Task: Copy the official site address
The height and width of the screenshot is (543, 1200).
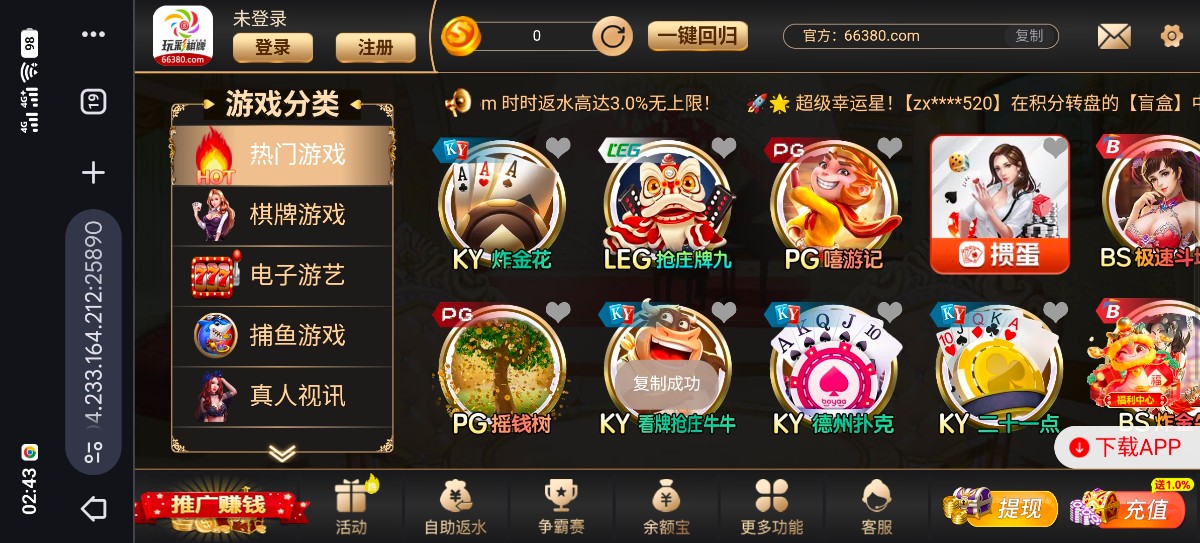Action: click(1028, 36)
